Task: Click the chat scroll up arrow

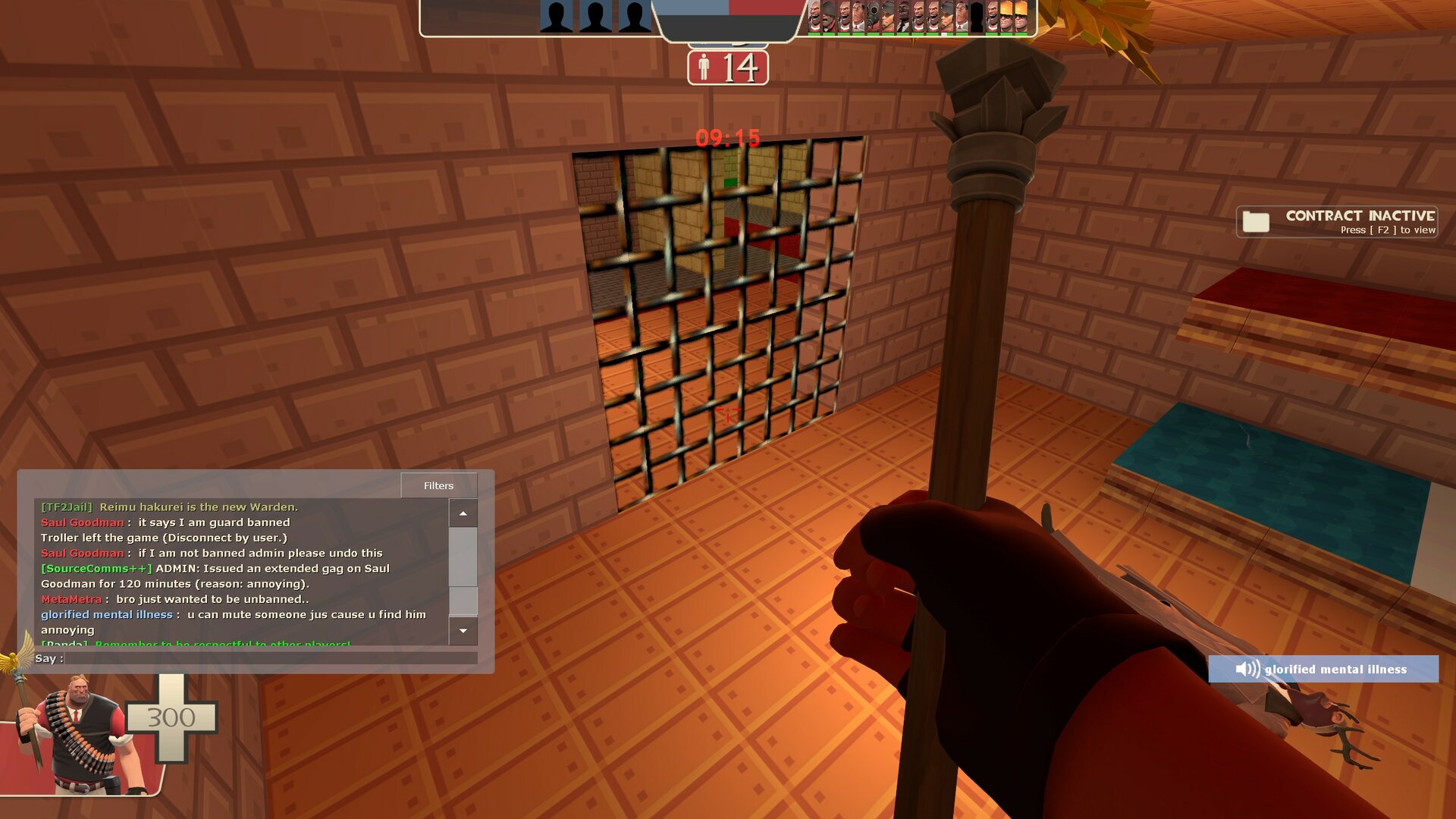Action: 463,513
